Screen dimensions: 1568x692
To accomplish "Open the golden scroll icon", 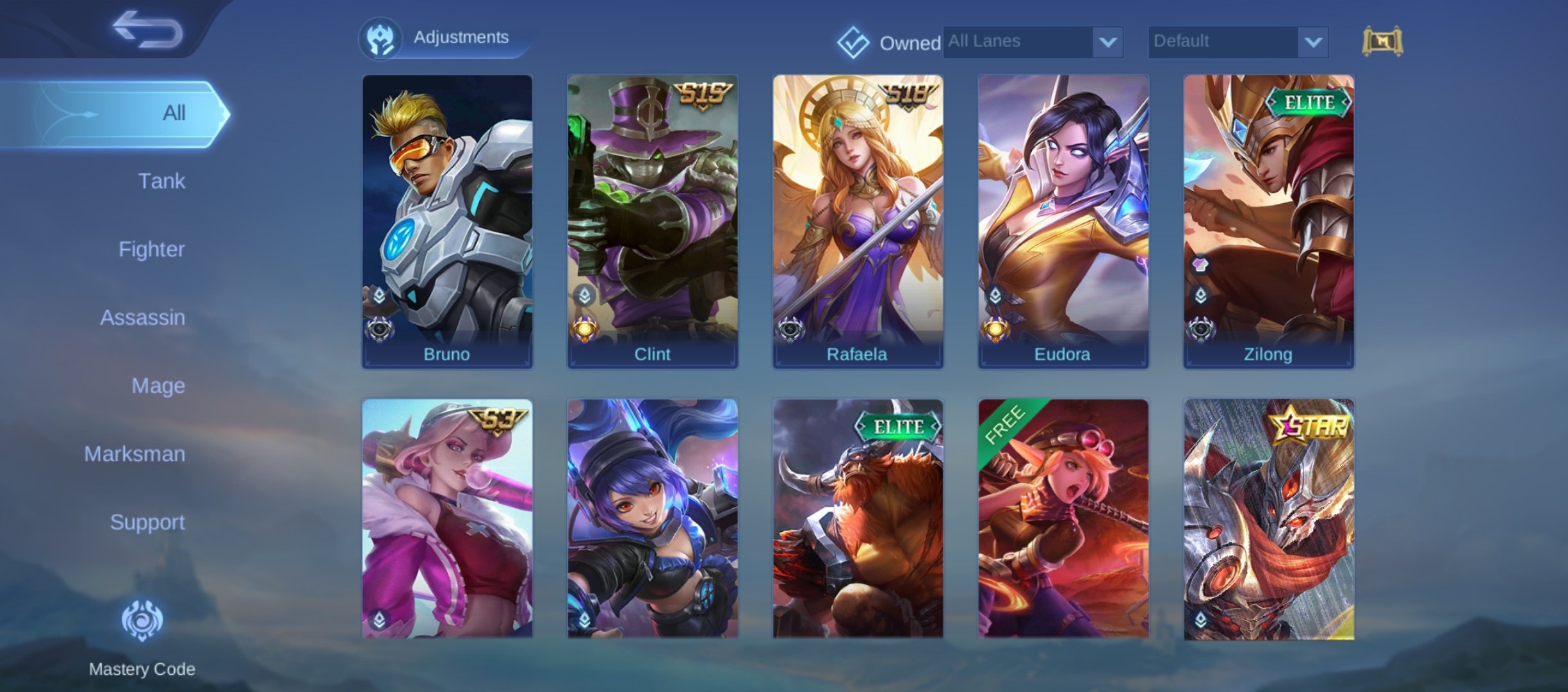I will click(x=1382, y=42).
